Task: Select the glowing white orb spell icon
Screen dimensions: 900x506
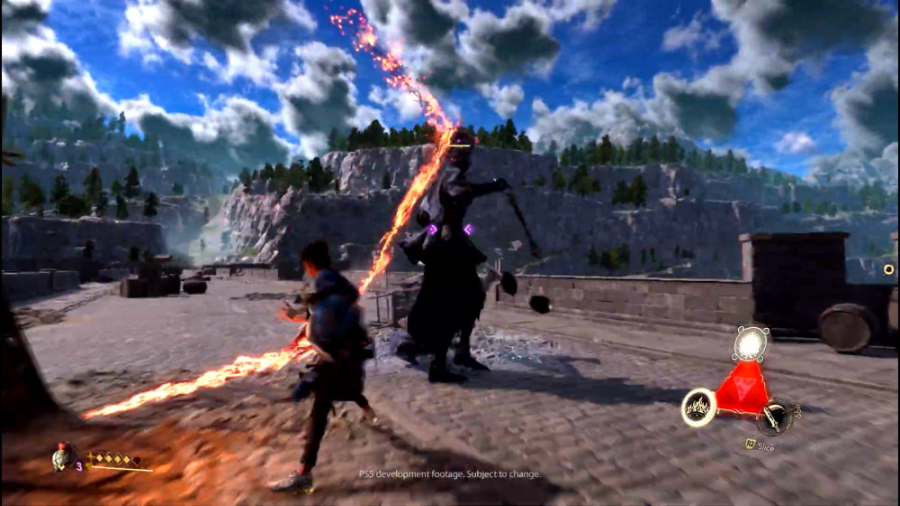Action: coord(748,344)
